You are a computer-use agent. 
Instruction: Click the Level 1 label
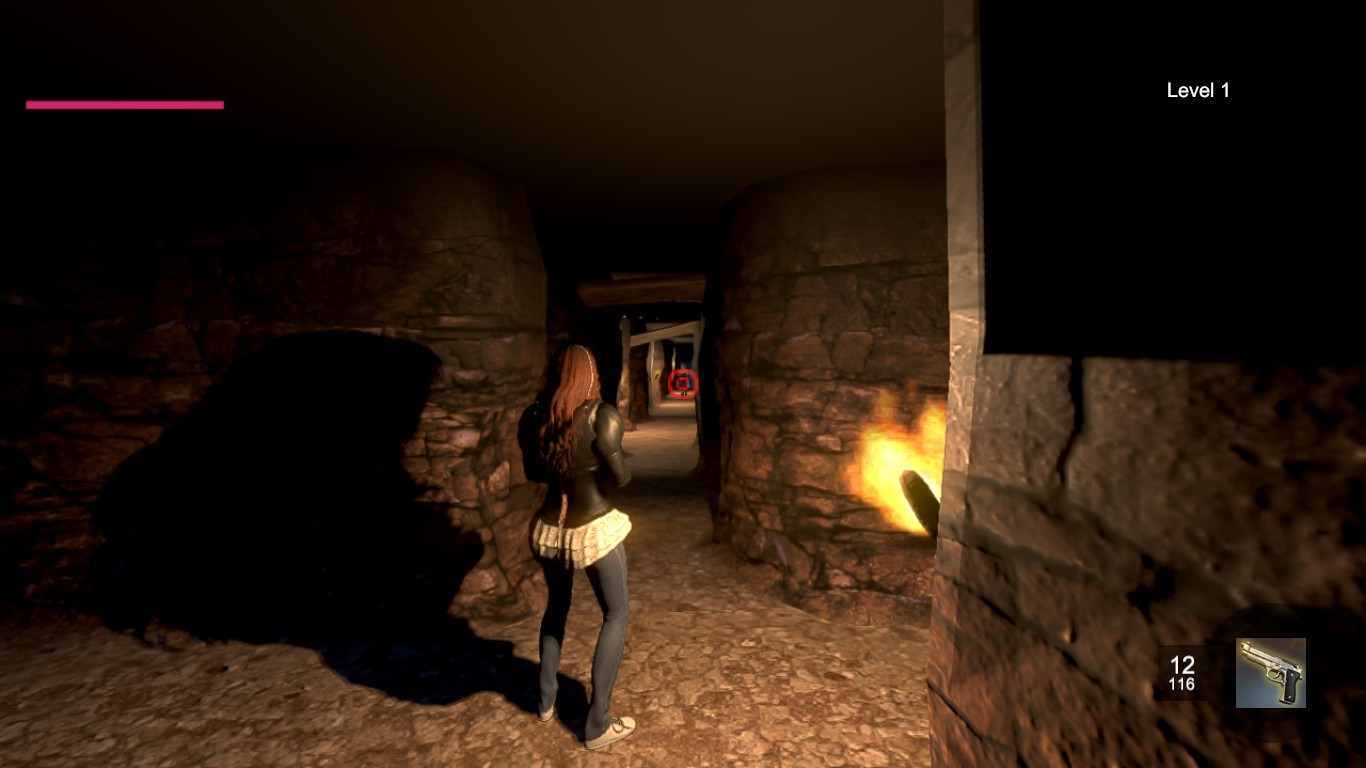coord(1197,90)
